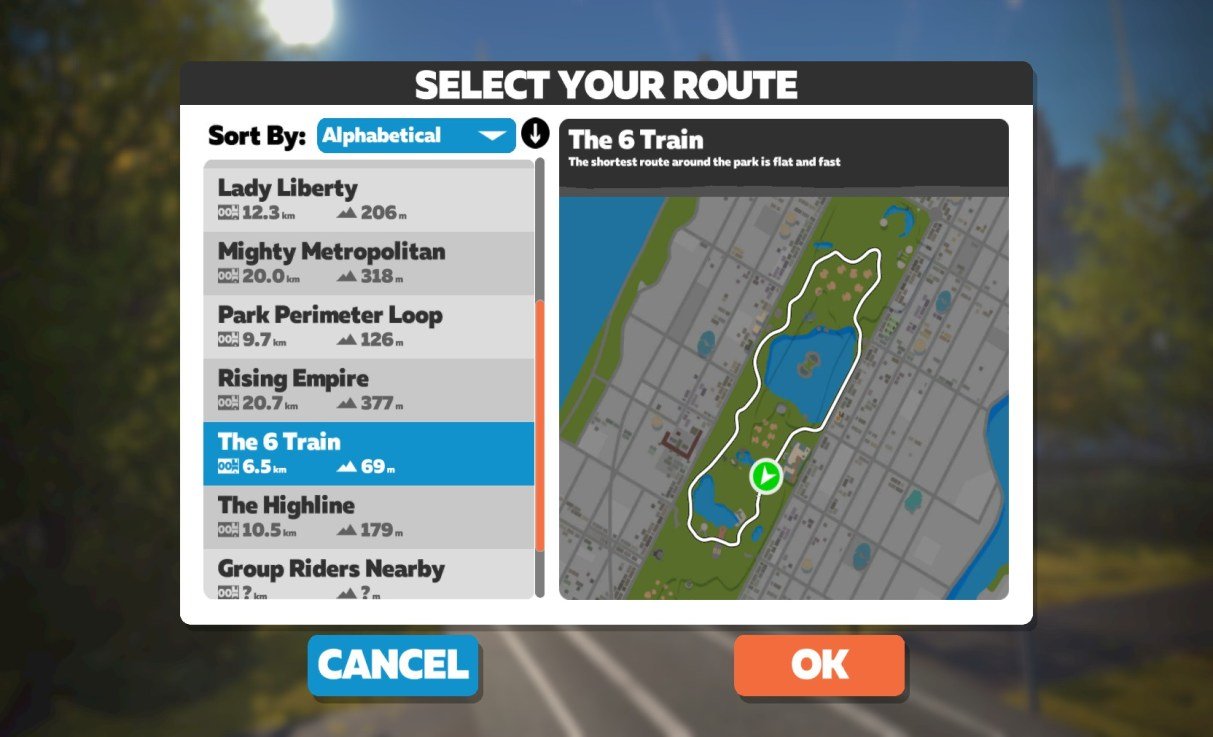Select the Rising Empire route
This screenshot has width=1213, height=737.
point(368,390)
